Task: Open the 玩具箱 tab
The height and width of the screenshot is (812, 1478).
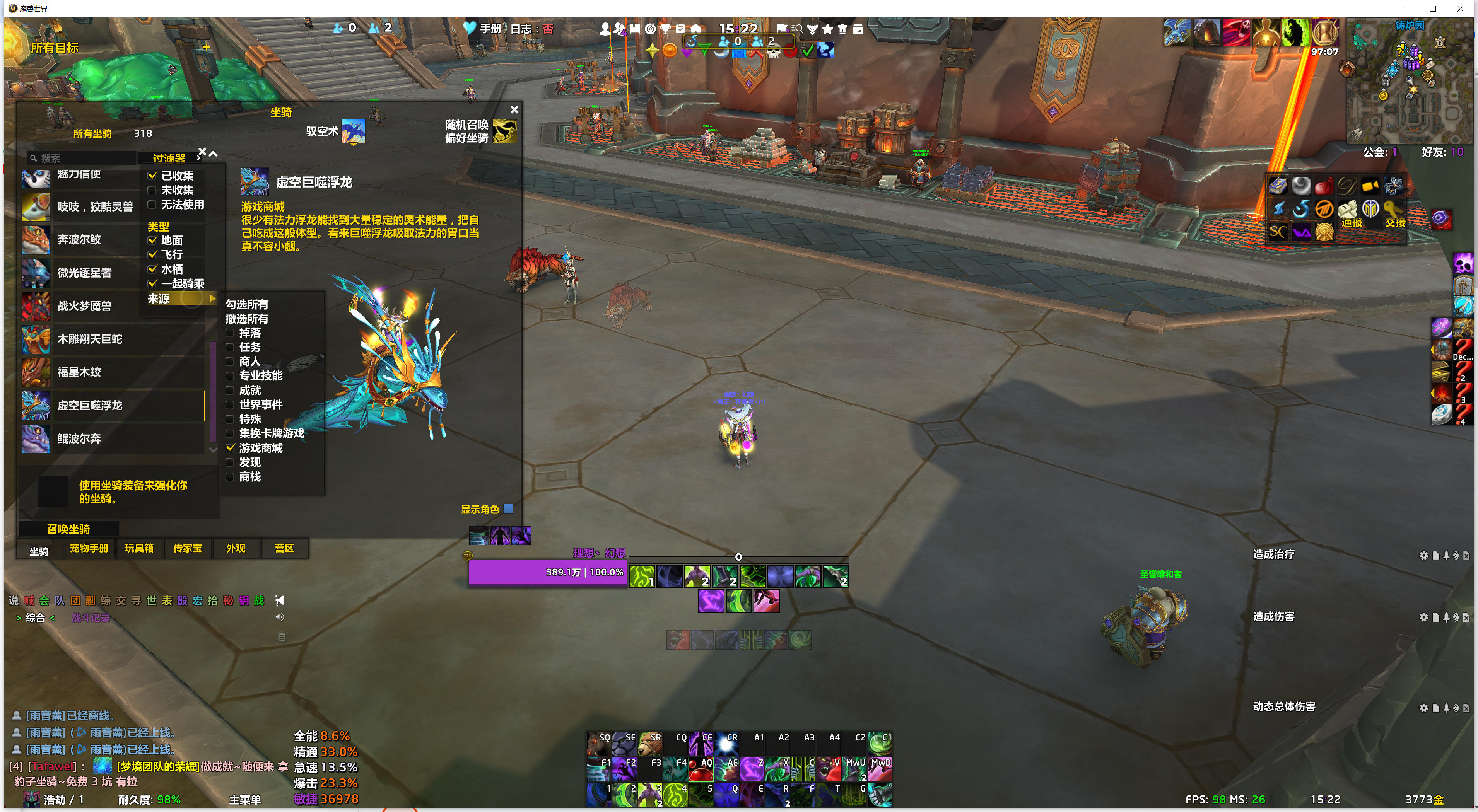Action: pos(139,548)
